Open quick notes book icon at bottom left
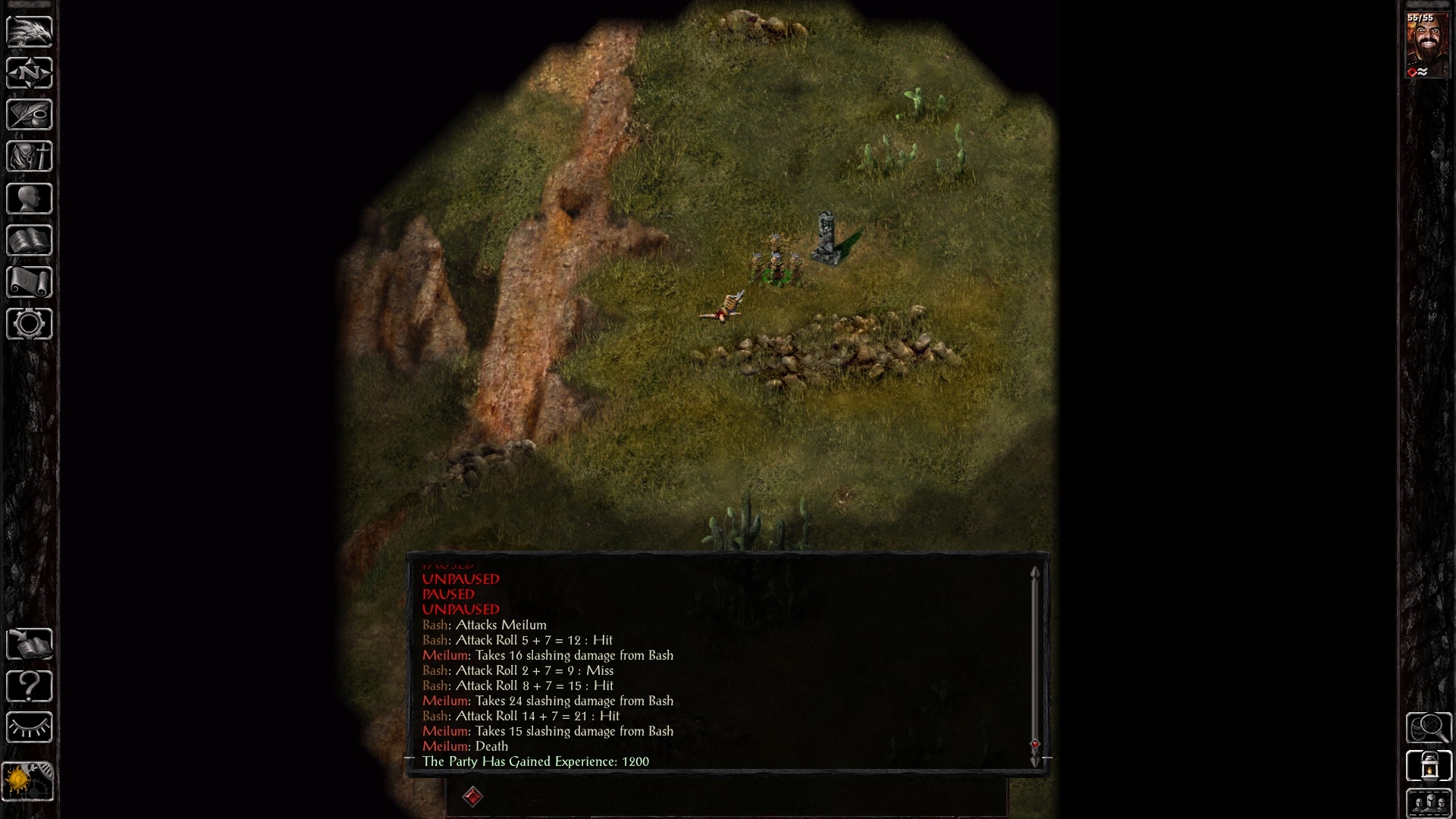Viewport: 1456px width, 819px height. tap(30, 645)
